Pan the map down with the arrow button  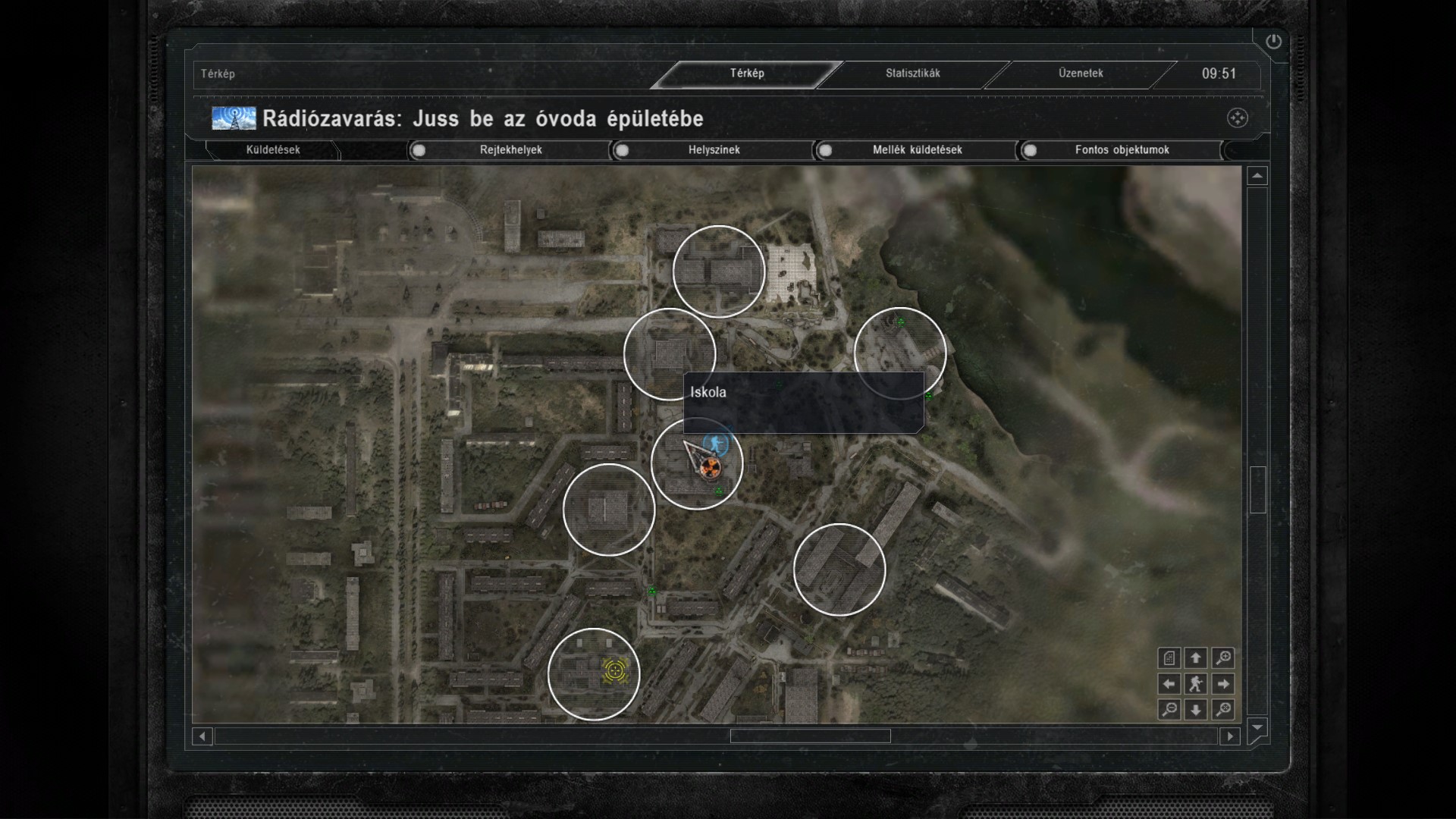pyautogui.click(x=1196, y=710)
